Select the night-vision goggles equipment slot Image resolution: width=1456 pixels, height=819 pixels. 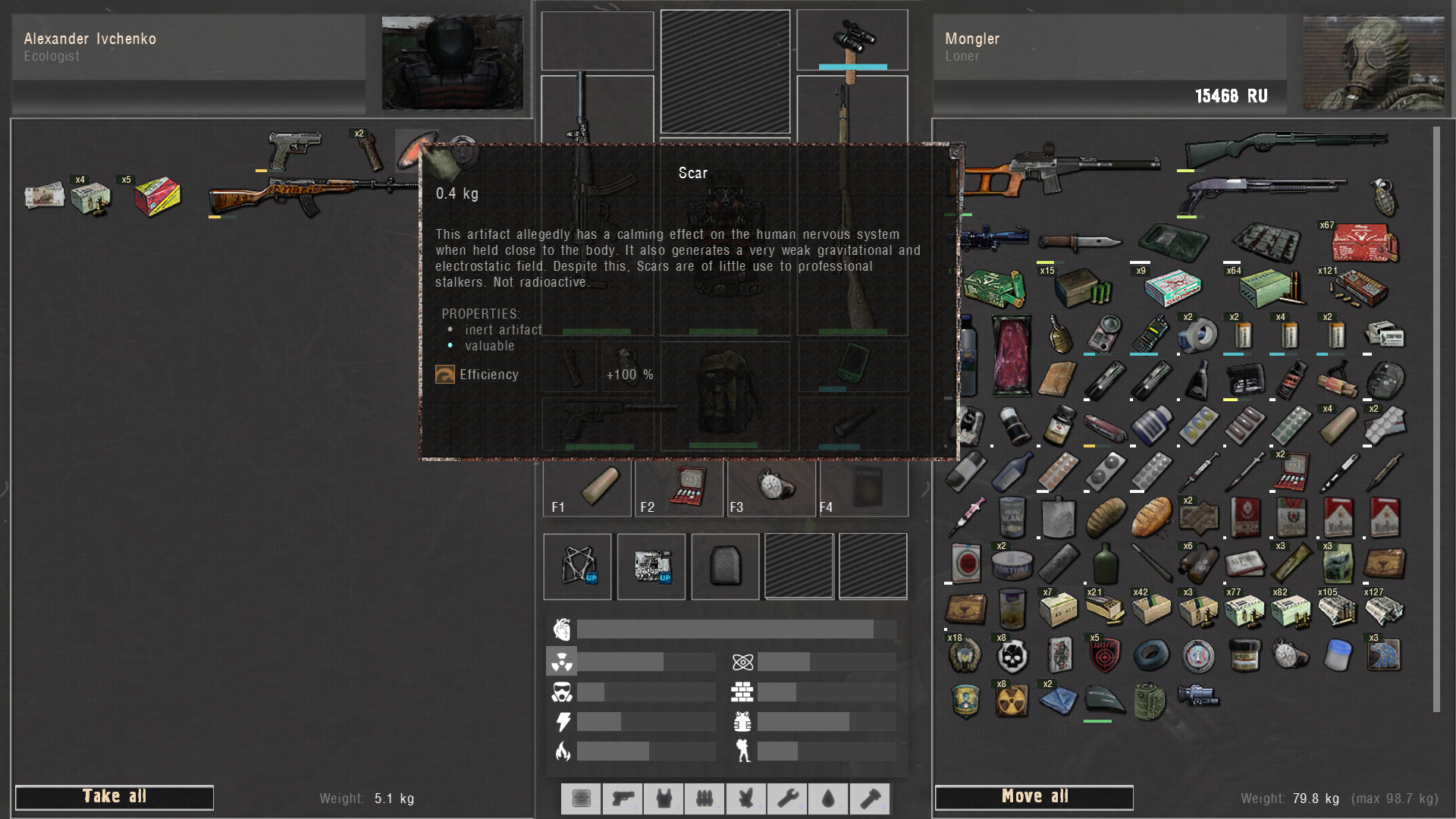click(x=852, y=39)
